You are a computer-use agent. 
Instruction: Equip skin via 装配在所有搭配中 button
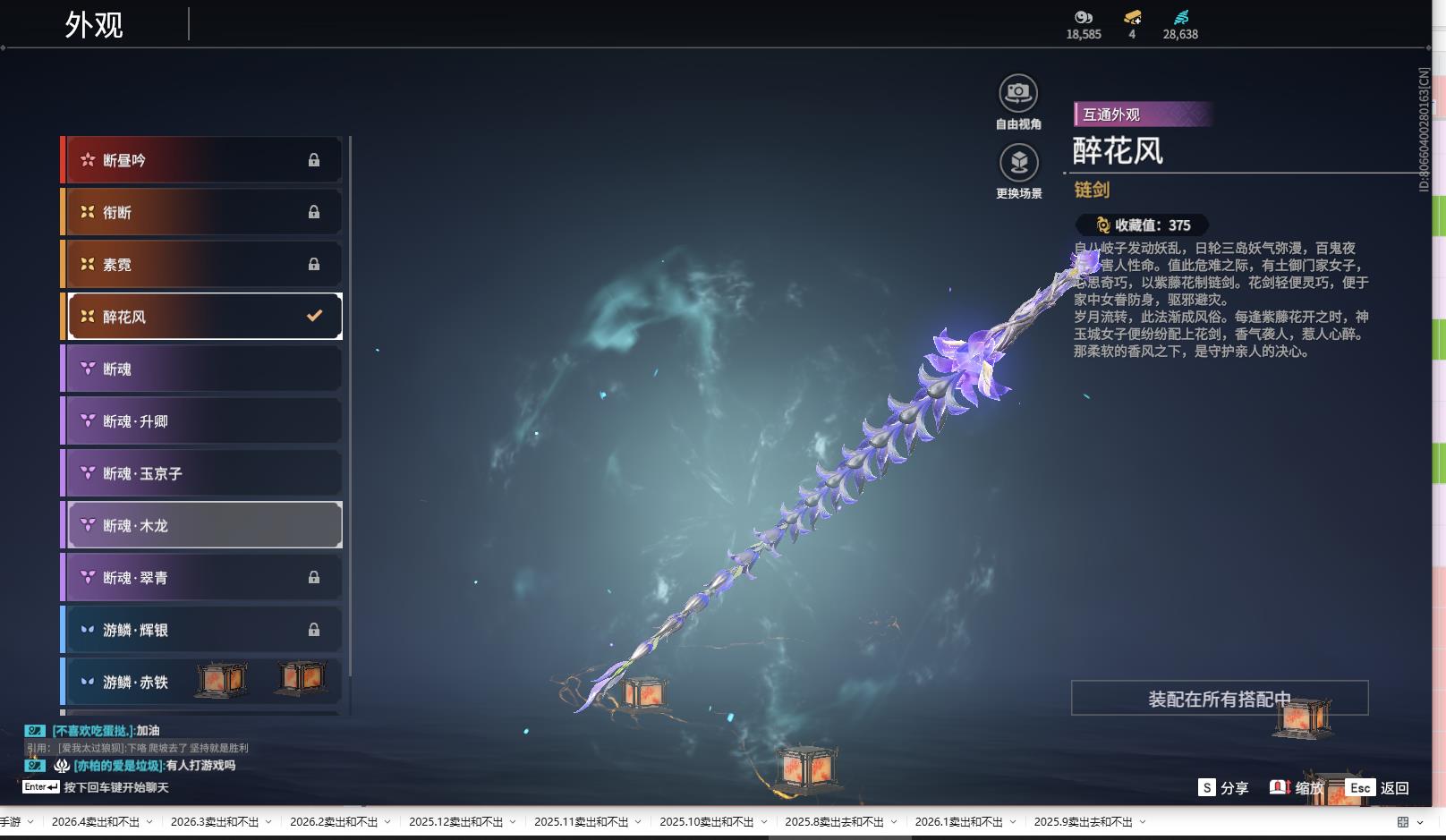pyautogui.click(x=1219, y=699)
